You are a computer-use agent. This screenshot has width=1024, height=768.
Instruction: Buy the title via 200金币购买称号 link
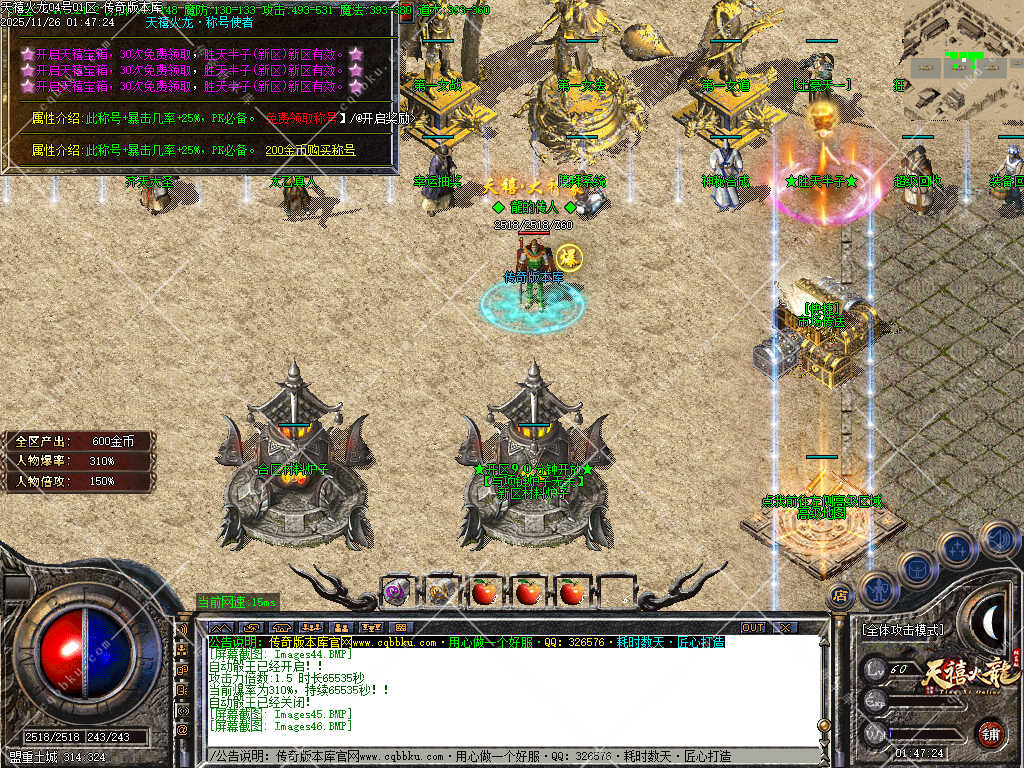point(310,150)
